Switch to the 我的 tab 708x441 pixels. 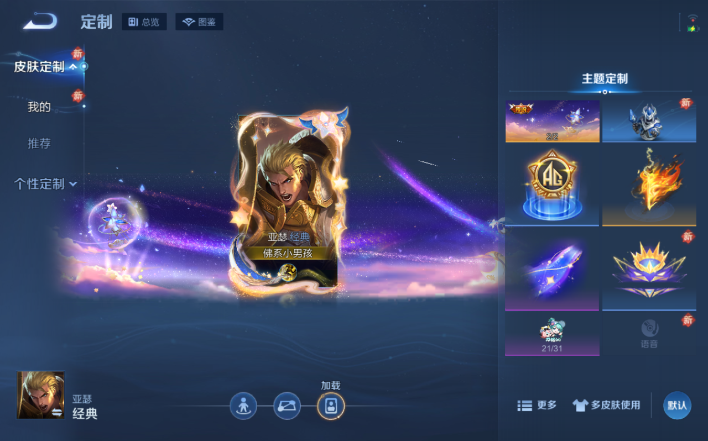coord(39,107)
